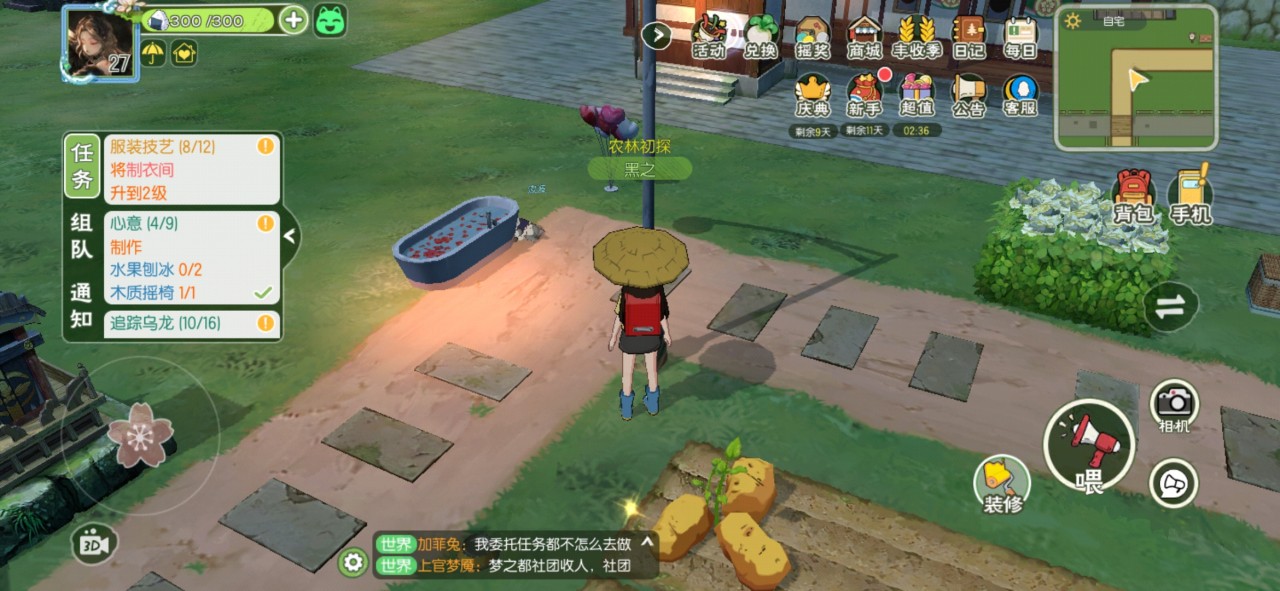The height and width of the screenshot is (591, 1280).
Task: Select the 任务 quest tab
Action: pos(82,167)
